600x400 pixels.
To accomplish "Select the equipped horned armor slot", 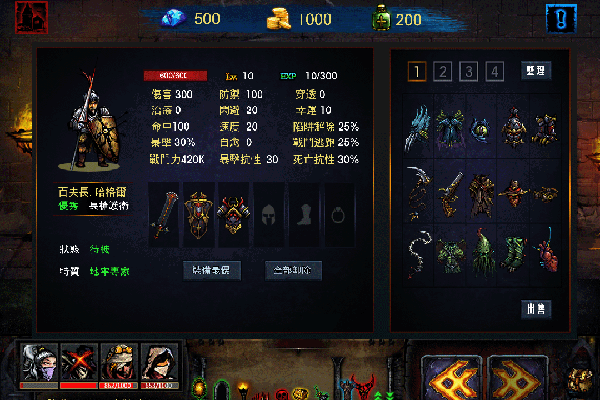I will pyautogui.click(x=233, y=214).
